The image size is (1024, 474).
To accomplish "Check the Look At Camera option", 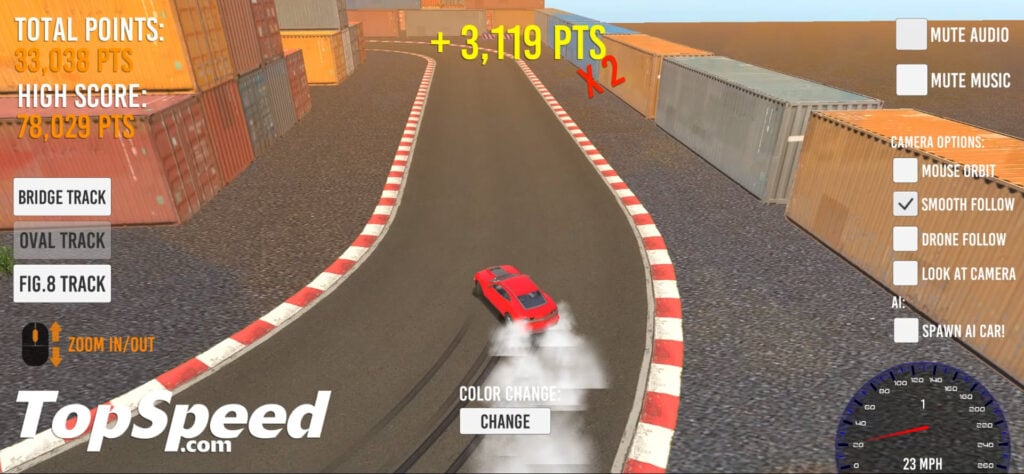I will point(906,273).
